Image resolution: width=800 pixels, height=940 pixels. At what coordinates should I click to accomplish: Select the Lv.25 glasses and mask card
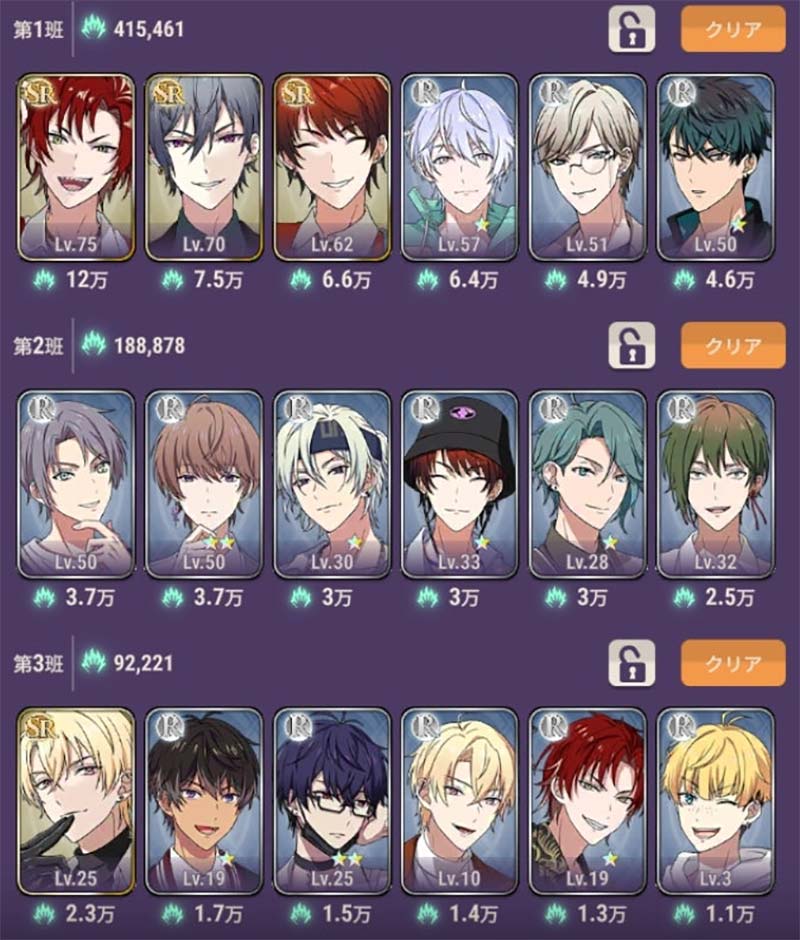click(332, 801)
